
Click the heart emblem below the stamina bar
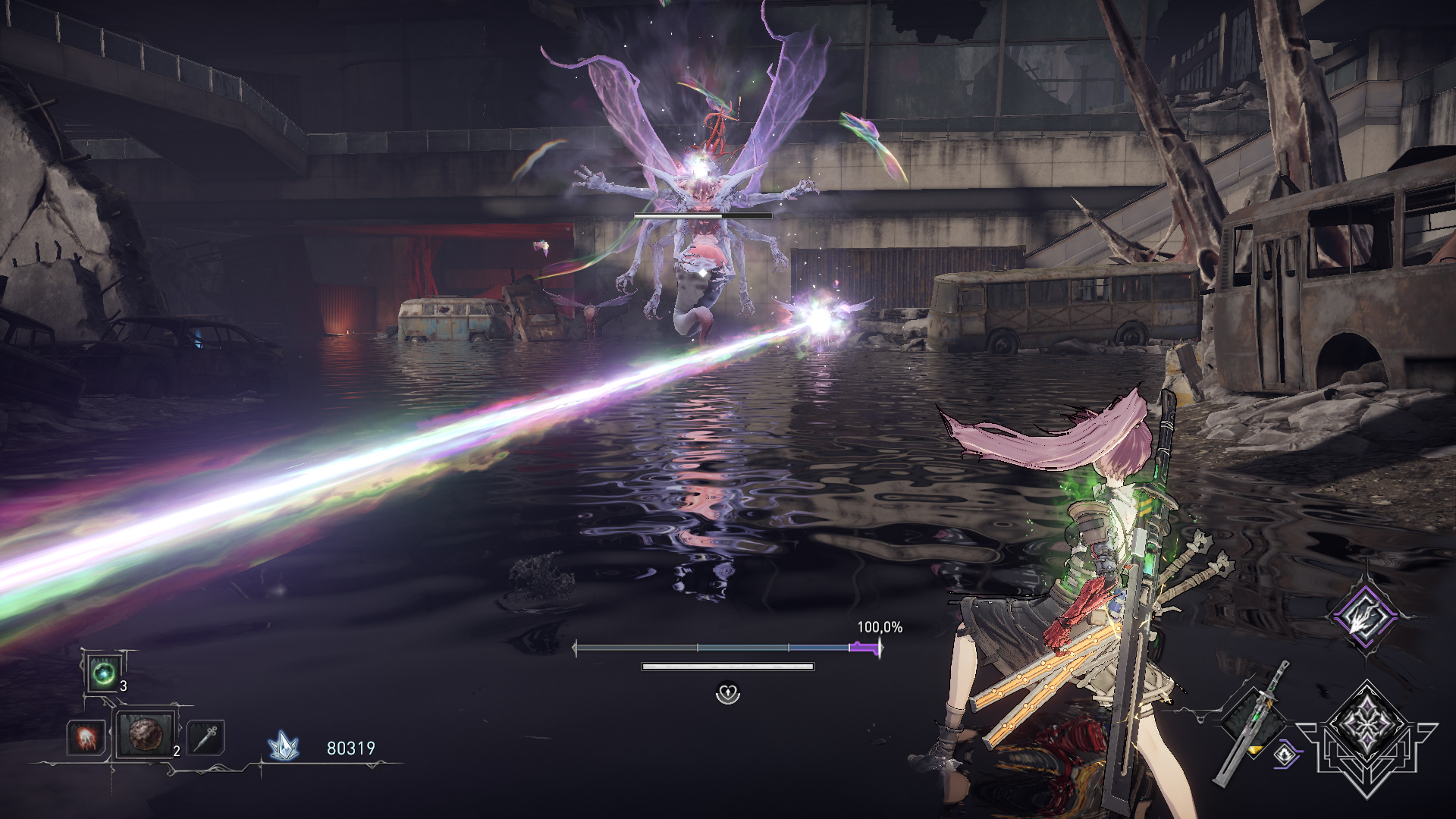tap(728, 692)
